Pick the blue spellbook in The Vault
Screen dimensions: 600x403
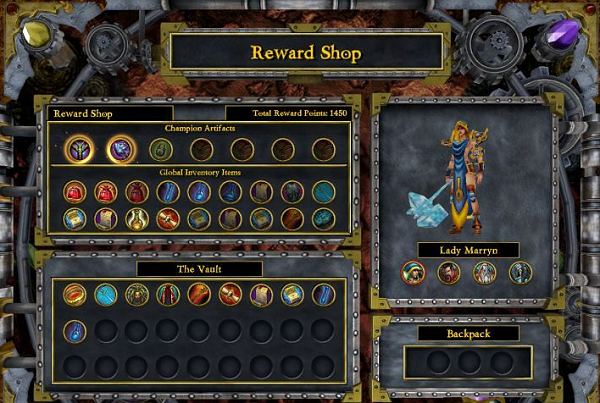pos(292,293)
